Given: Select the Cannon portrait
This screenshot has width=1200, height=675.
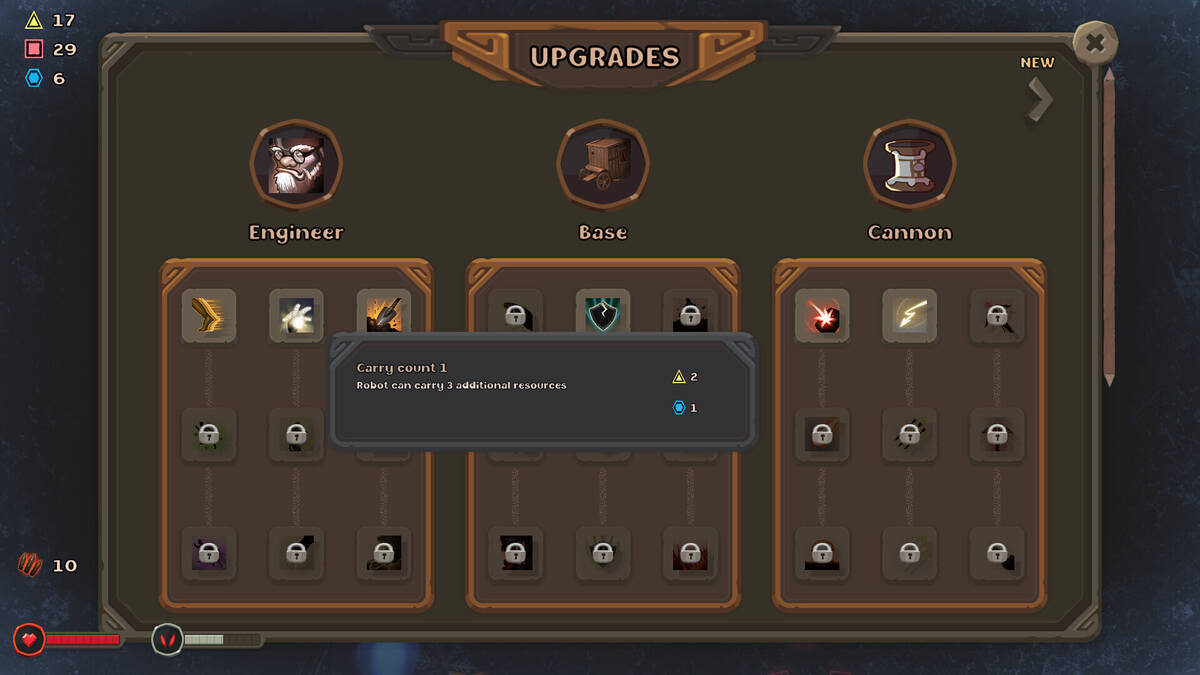Looking at the screenshot, I should pyautogui.click(x=909, y=165).
